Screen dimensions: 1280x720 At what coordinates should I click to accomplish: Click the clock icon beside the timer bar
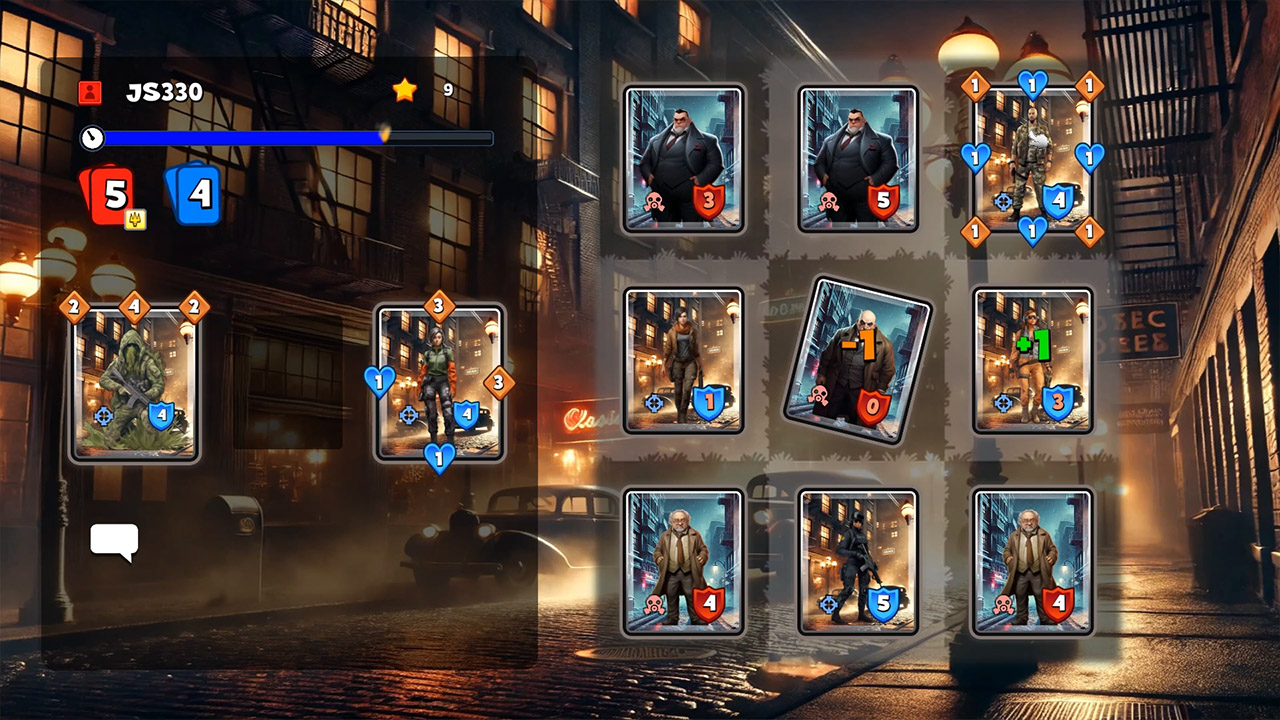tap(94, 138)
